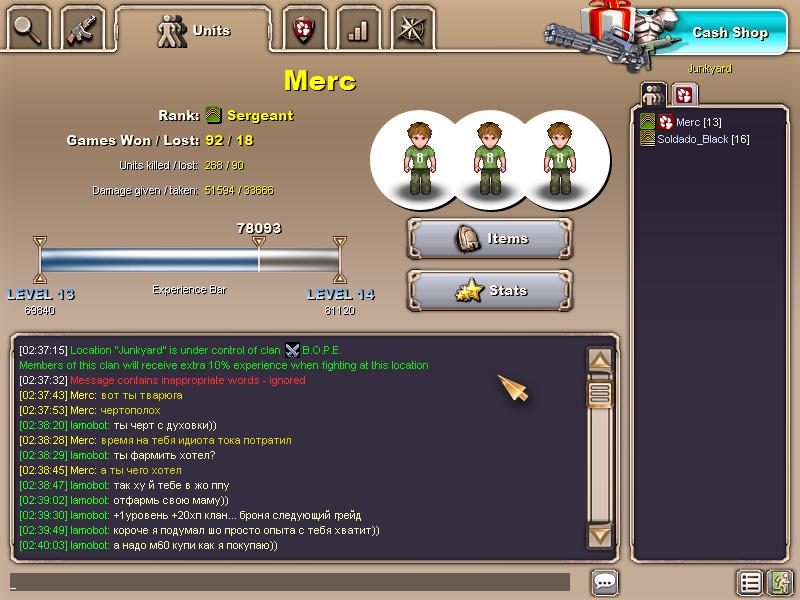This screenshot has height=600, width=800.
Task: Select the Units tab
Action: click(x=194, y=31)
